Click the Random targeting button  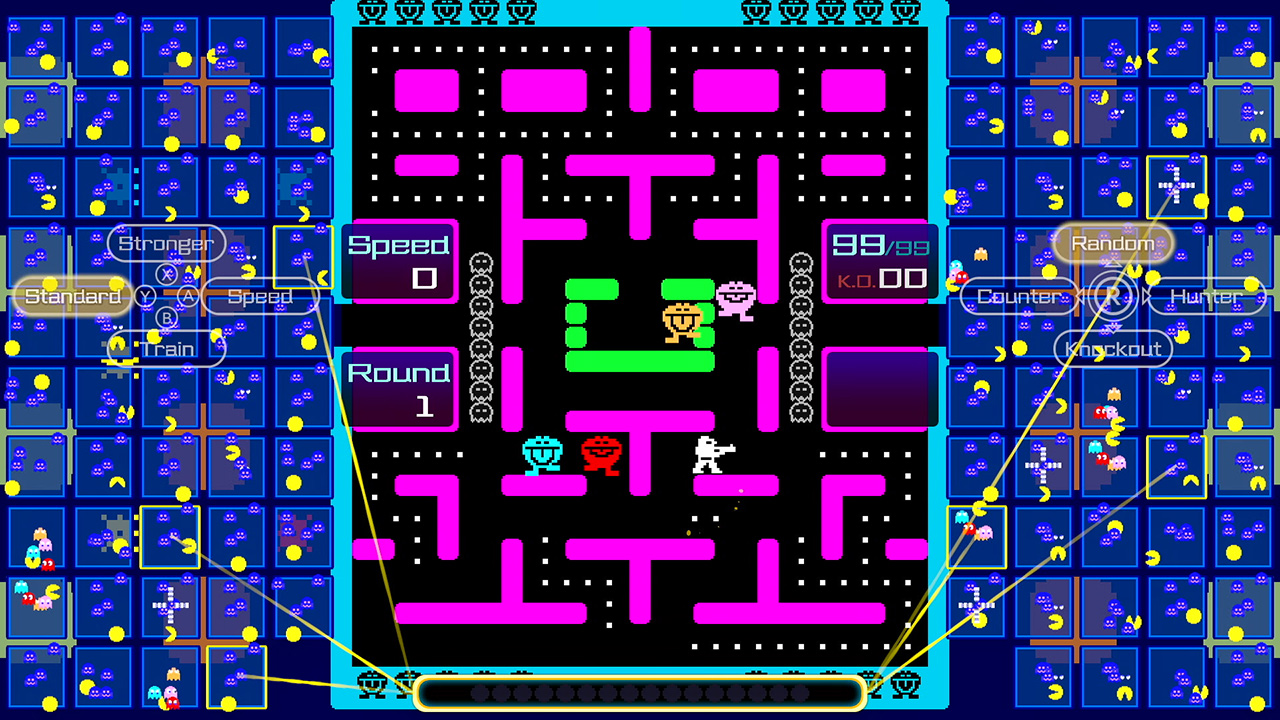(1112, 242)
